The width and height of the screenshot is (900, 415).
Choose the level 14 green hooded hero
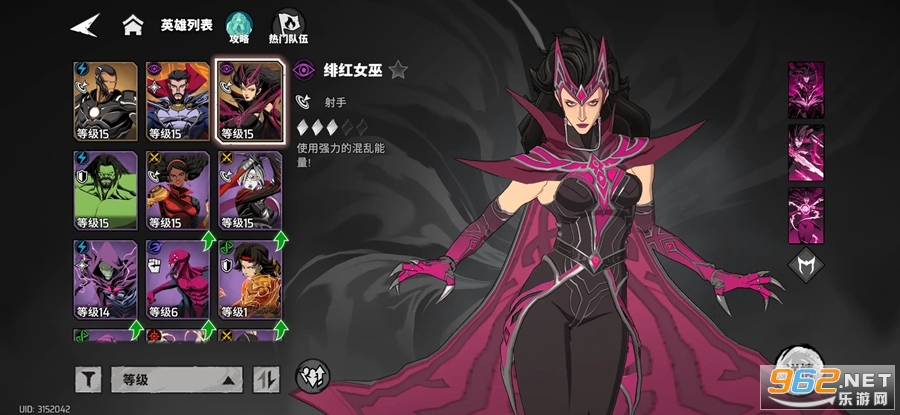click(104, 278)
